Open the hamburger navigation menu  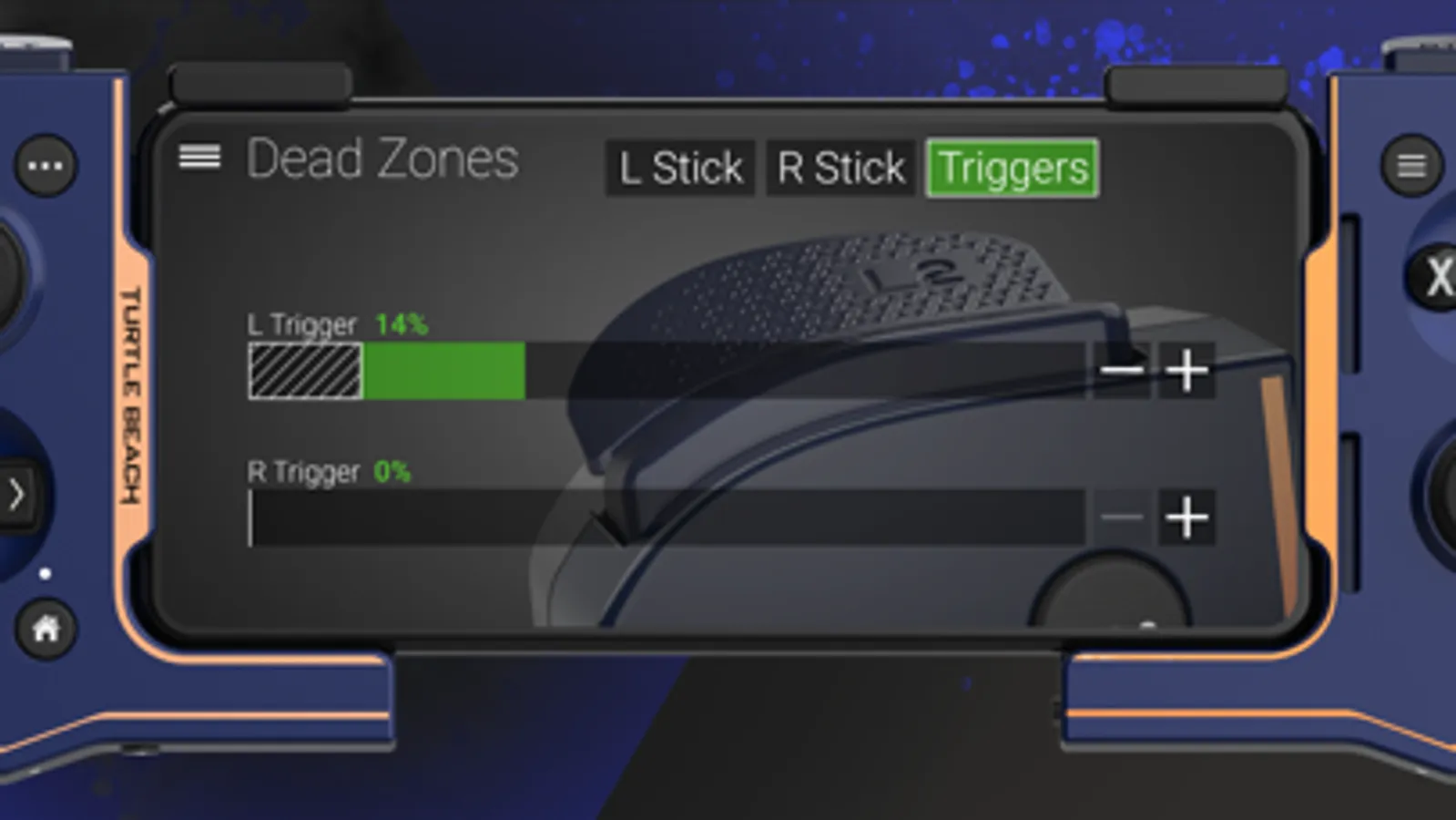pyautogui.click(x=200, y=159)
